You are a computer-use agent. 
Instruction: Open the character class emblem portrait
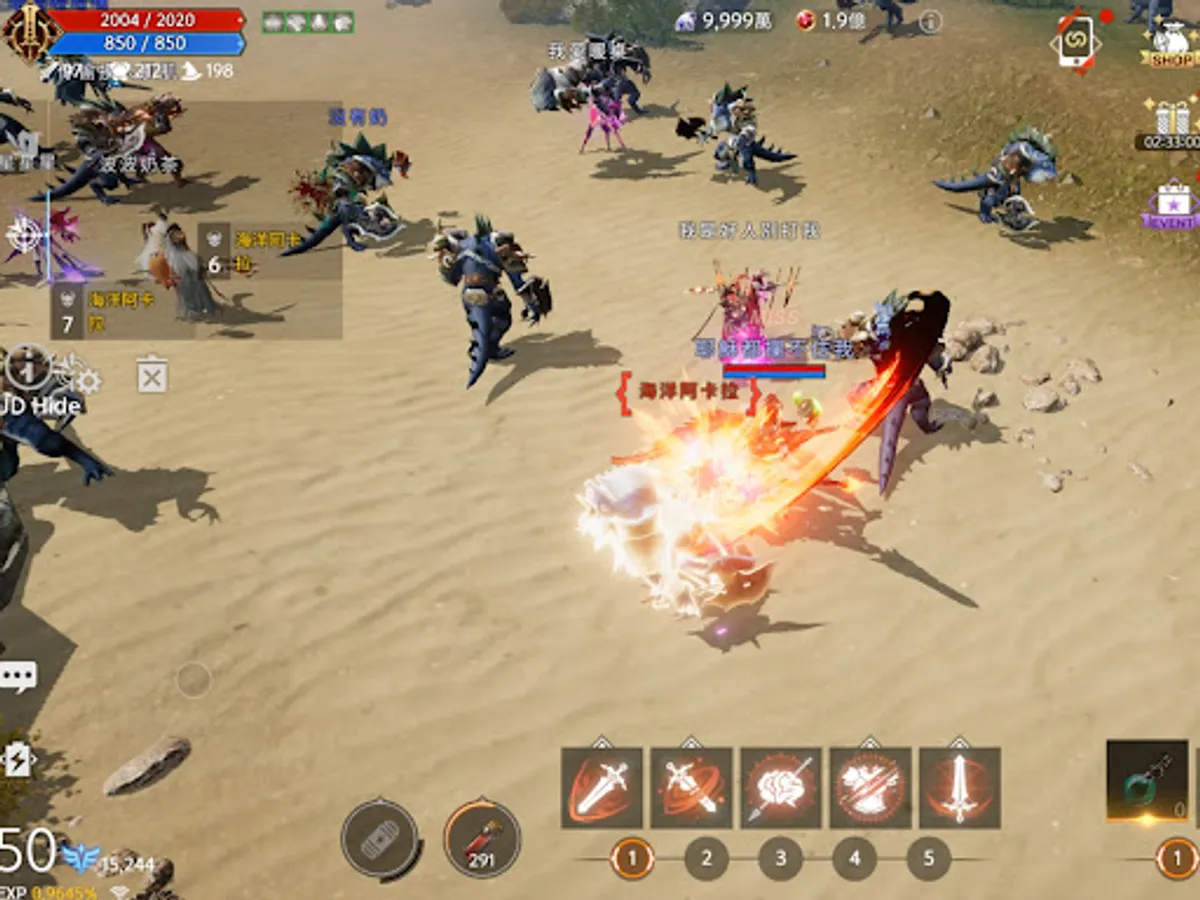[27, 31]
